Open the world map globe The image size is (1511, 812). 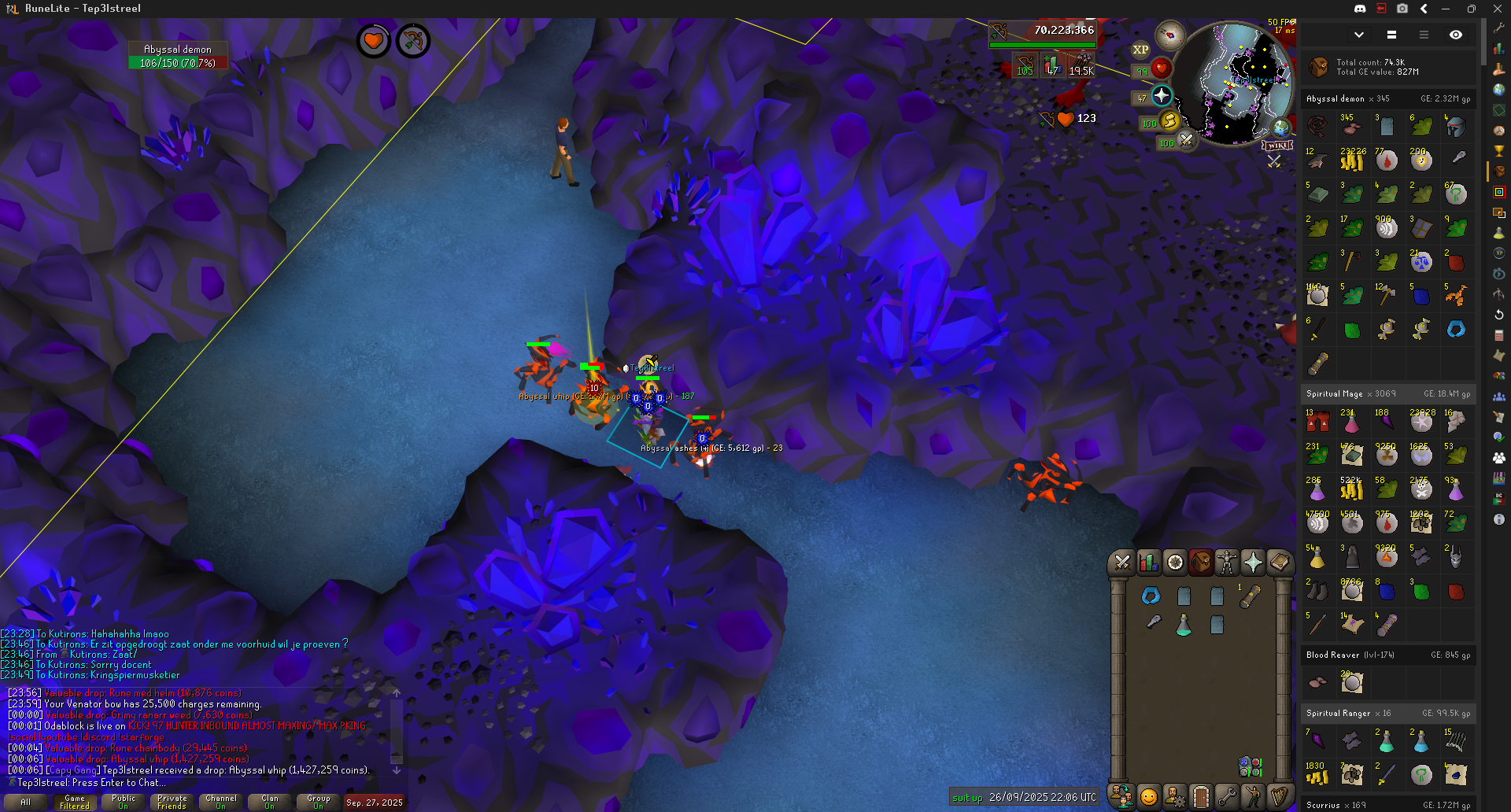tap(1282, 127)
